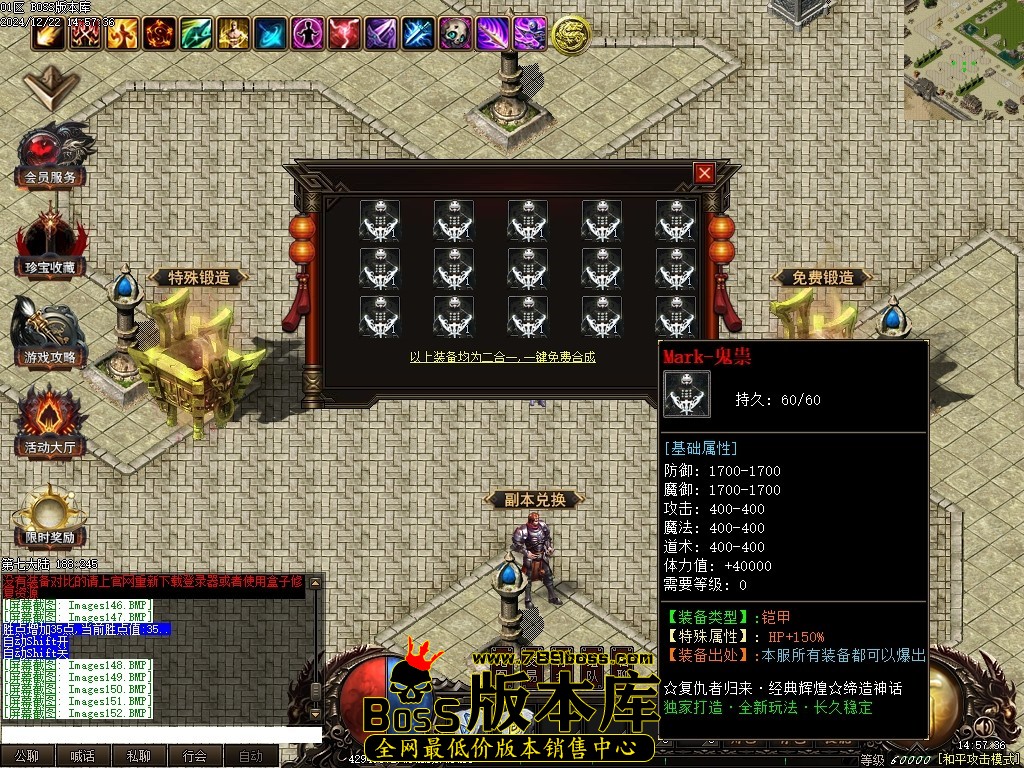Viewport: 1024px width, 768px height.
Task: Click the chat text input box
Action: tap(160, 734)
